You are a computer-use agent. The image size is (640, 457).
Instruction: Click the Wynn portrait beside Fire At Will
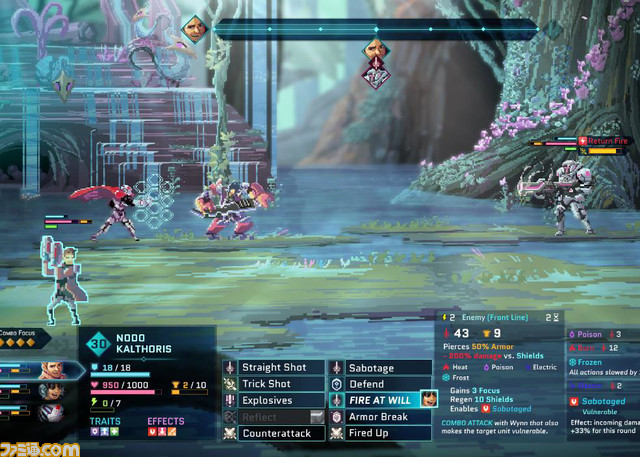coord(429,399)
